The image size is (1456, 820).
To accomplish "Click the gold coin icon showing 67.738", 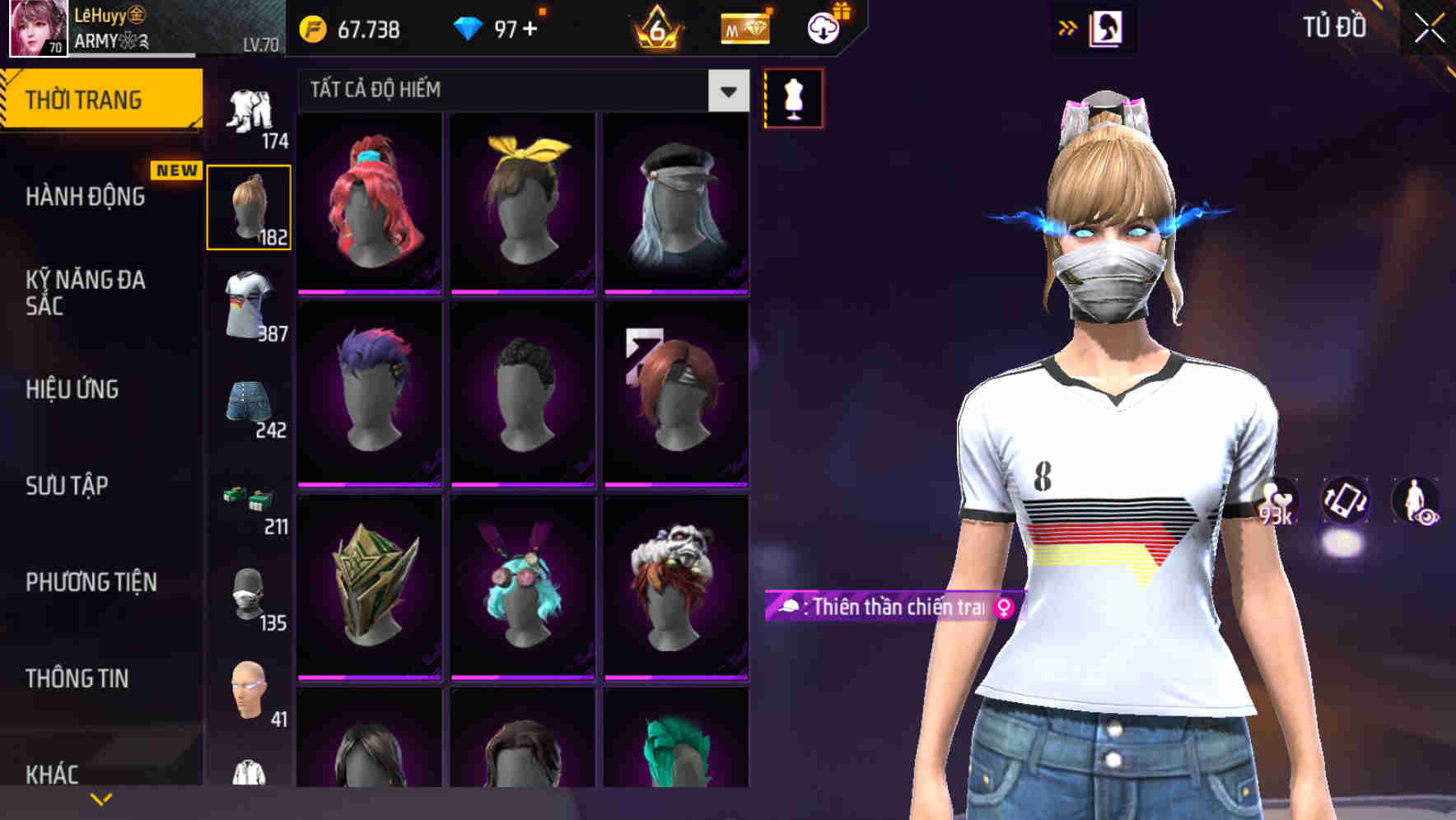I will tap(313, 27).
